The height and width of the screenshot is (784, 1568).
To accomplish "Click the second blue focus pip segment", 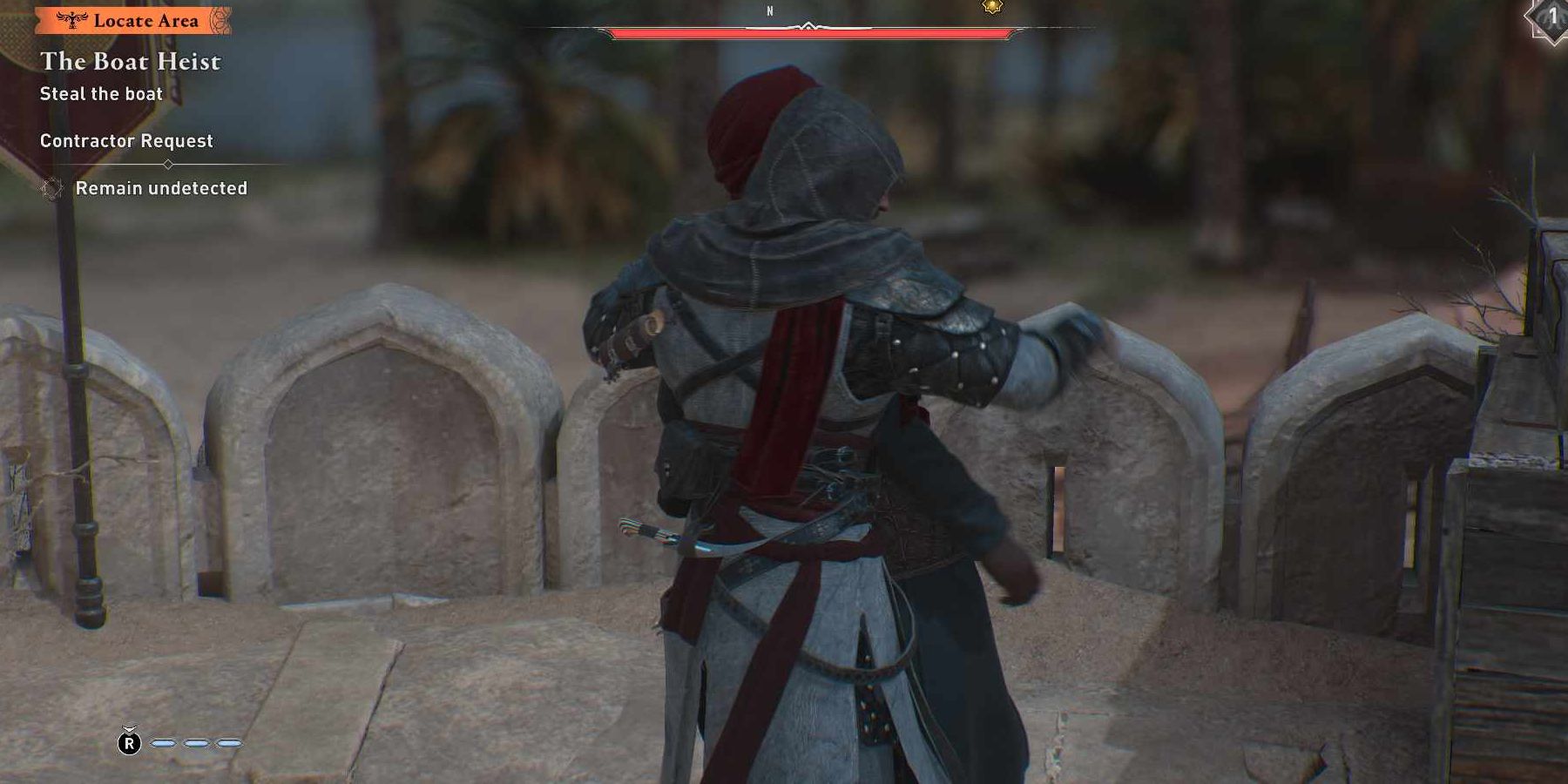I will (195, 743).
